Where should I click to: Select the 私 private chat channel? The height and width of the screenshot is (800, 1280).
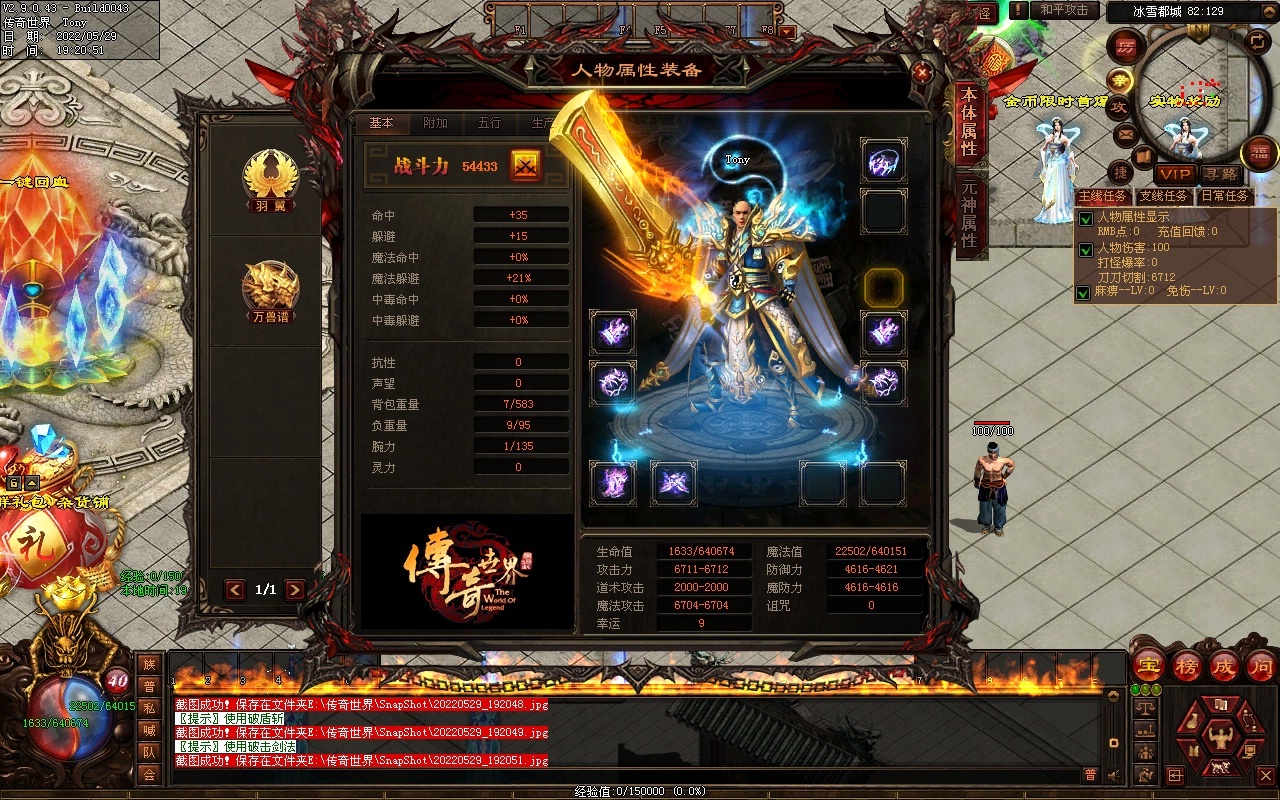pos(149,707)
